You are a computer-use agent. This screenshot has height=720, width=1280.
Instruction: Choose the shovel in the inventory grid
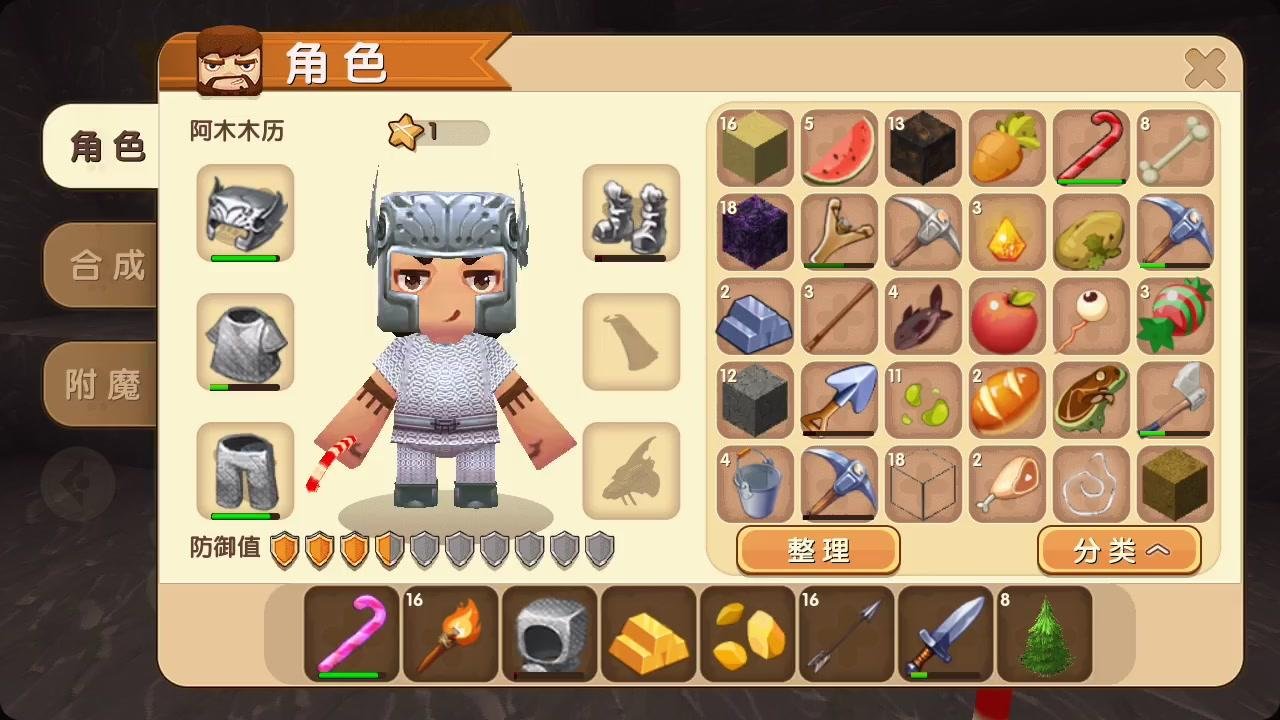839,402
